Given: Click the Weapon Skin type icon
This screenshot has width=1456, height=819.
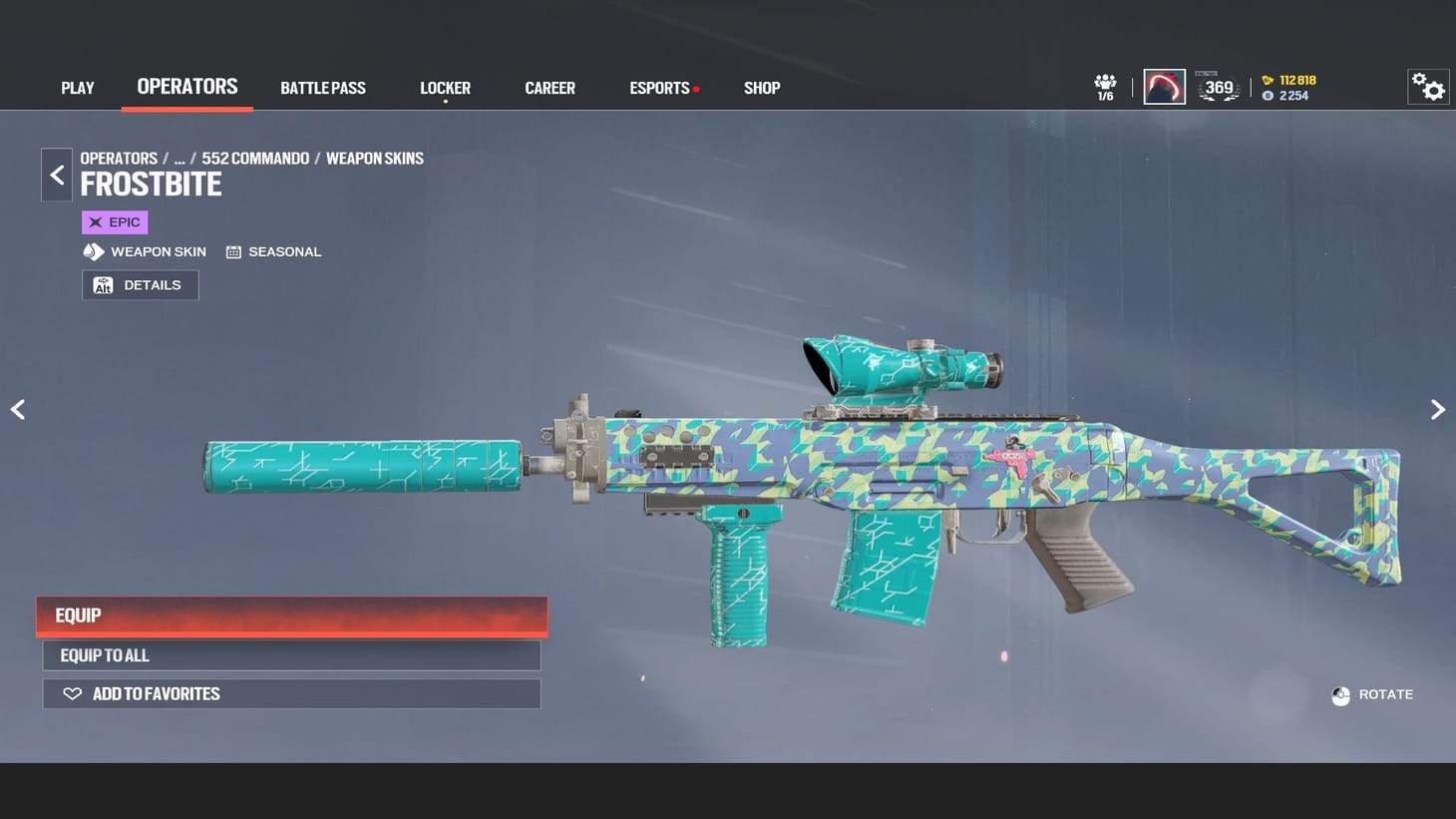Looking at the screenshot, I should 94,251.
